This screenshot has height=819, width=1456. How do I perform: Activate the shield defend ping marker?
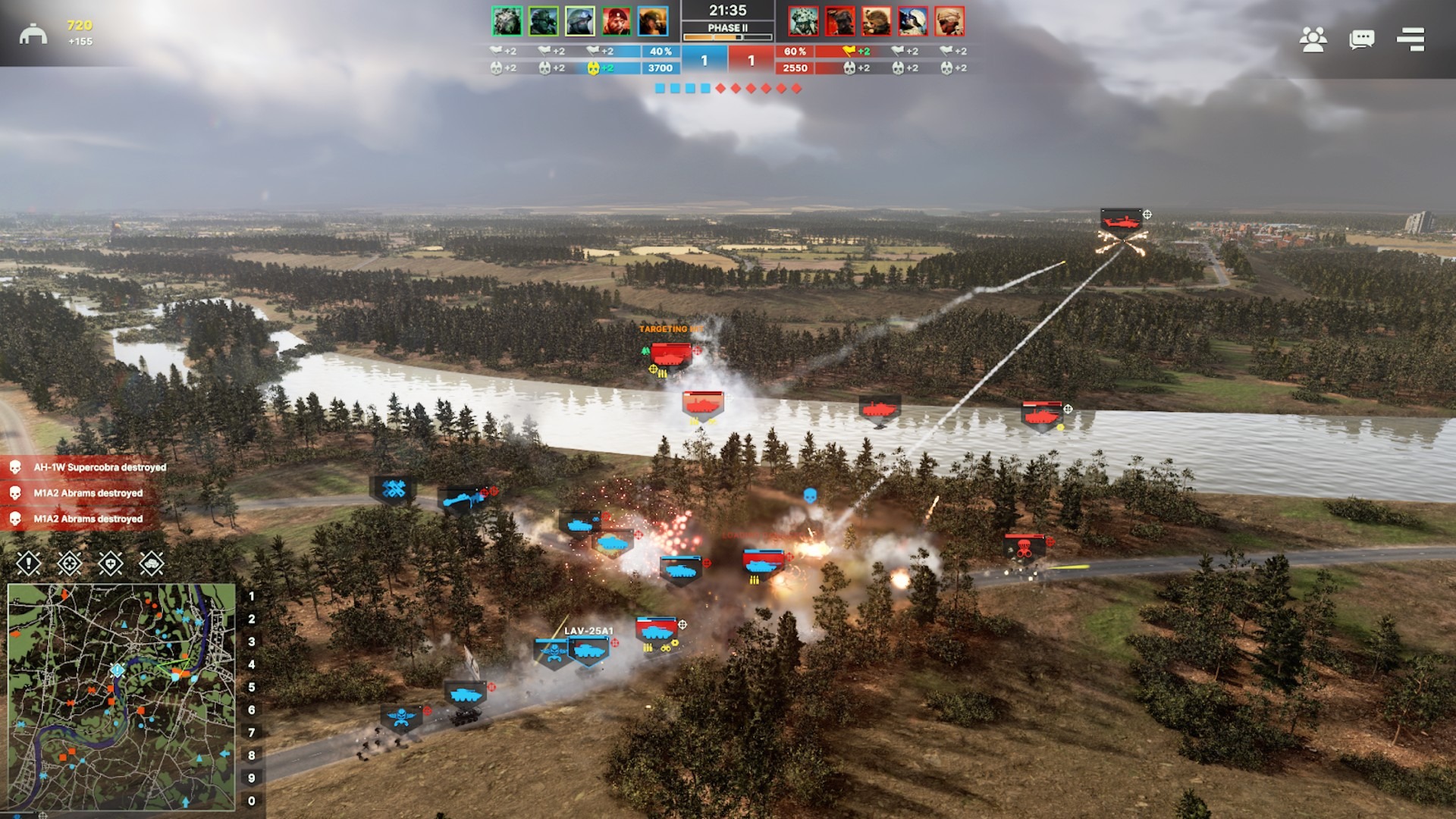pyautogui.click(x=111, y=563)
